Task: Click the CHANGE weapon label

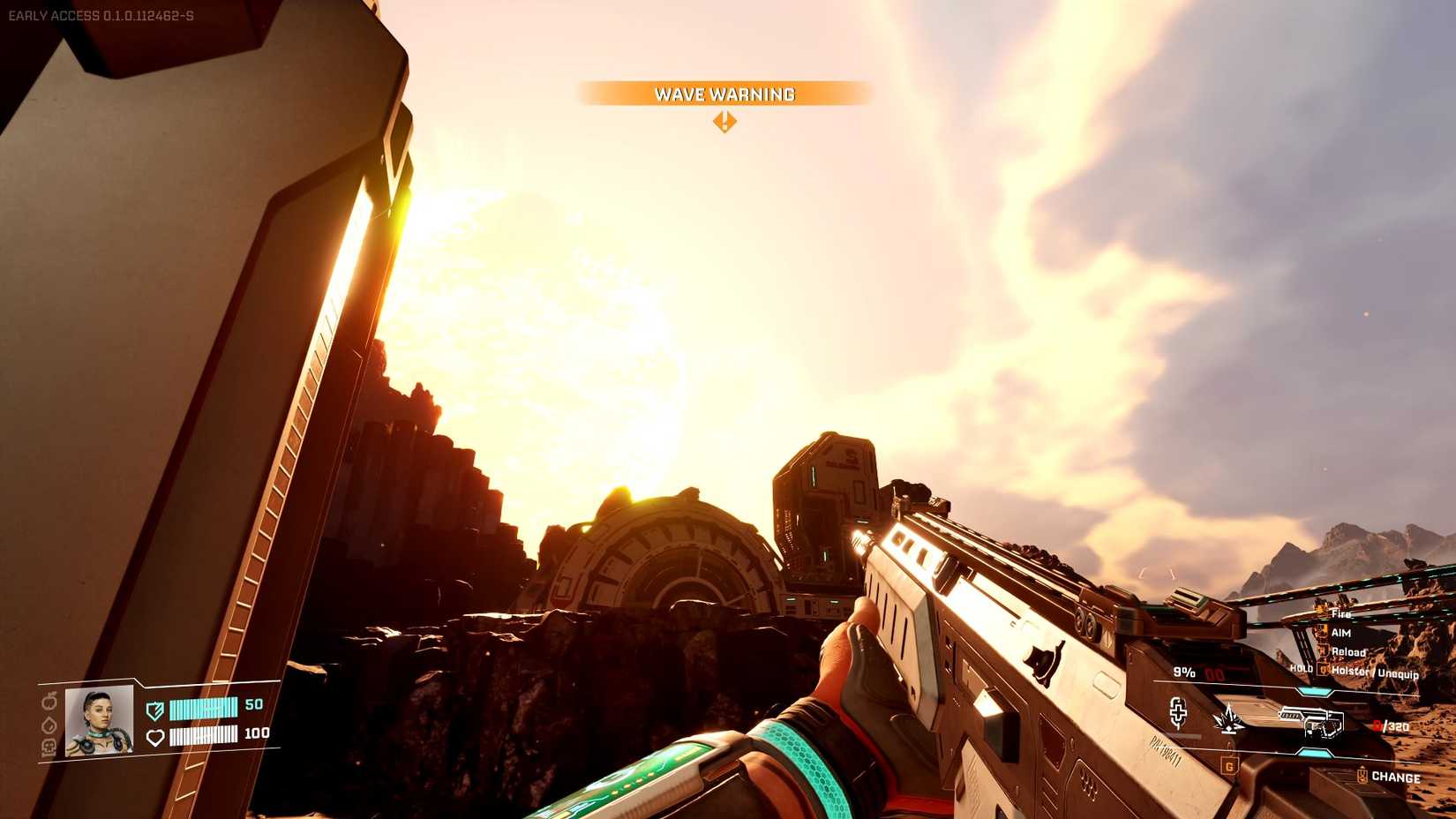Action: pos(1396,777)
